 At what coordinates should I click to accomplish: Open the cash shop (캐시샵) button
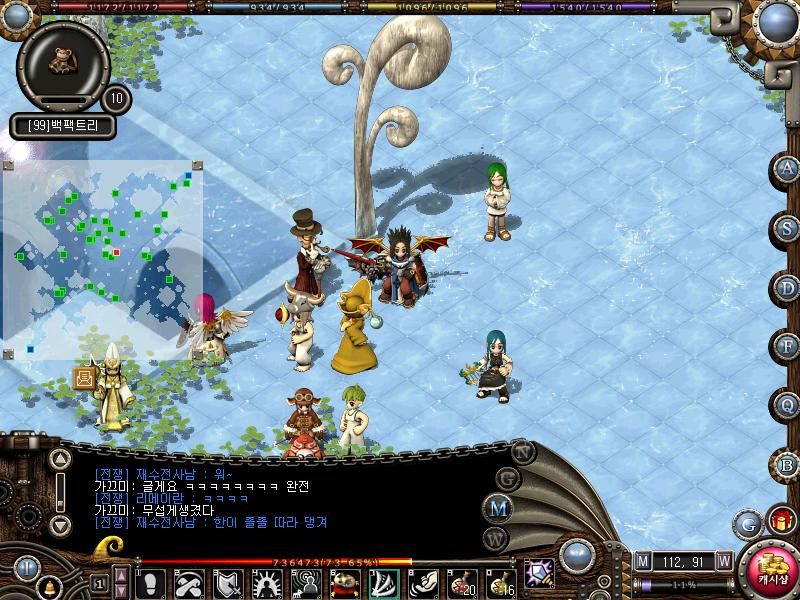(771, 568)
